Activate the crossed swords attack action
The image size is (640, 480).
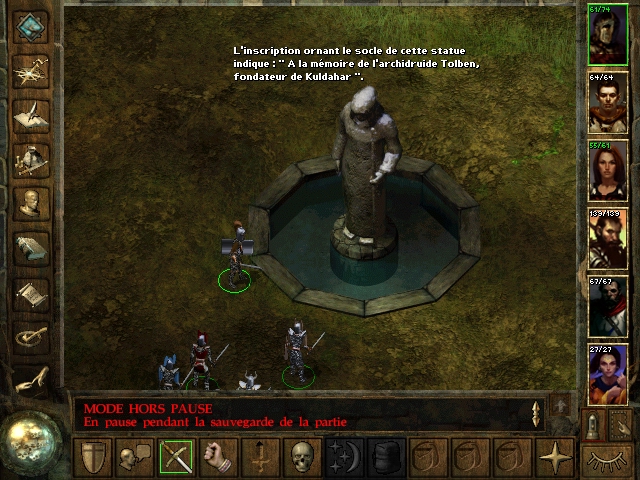tap(176, 458)
